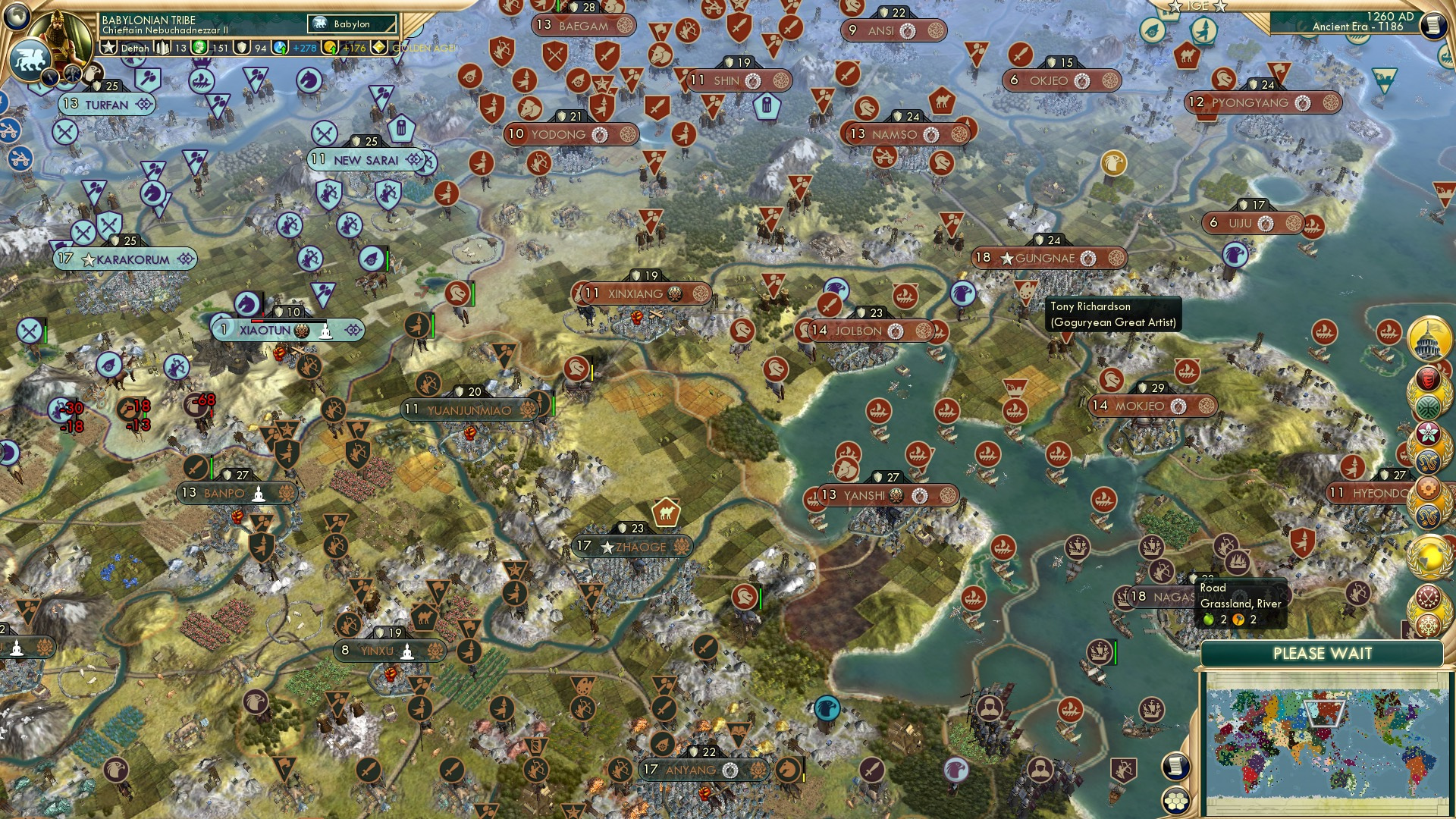The width and height of the screenshot is (1456, 819).
Task: Click the Golden Age diamond indicator
Action: pyautogui.click(x=378, y=47)
